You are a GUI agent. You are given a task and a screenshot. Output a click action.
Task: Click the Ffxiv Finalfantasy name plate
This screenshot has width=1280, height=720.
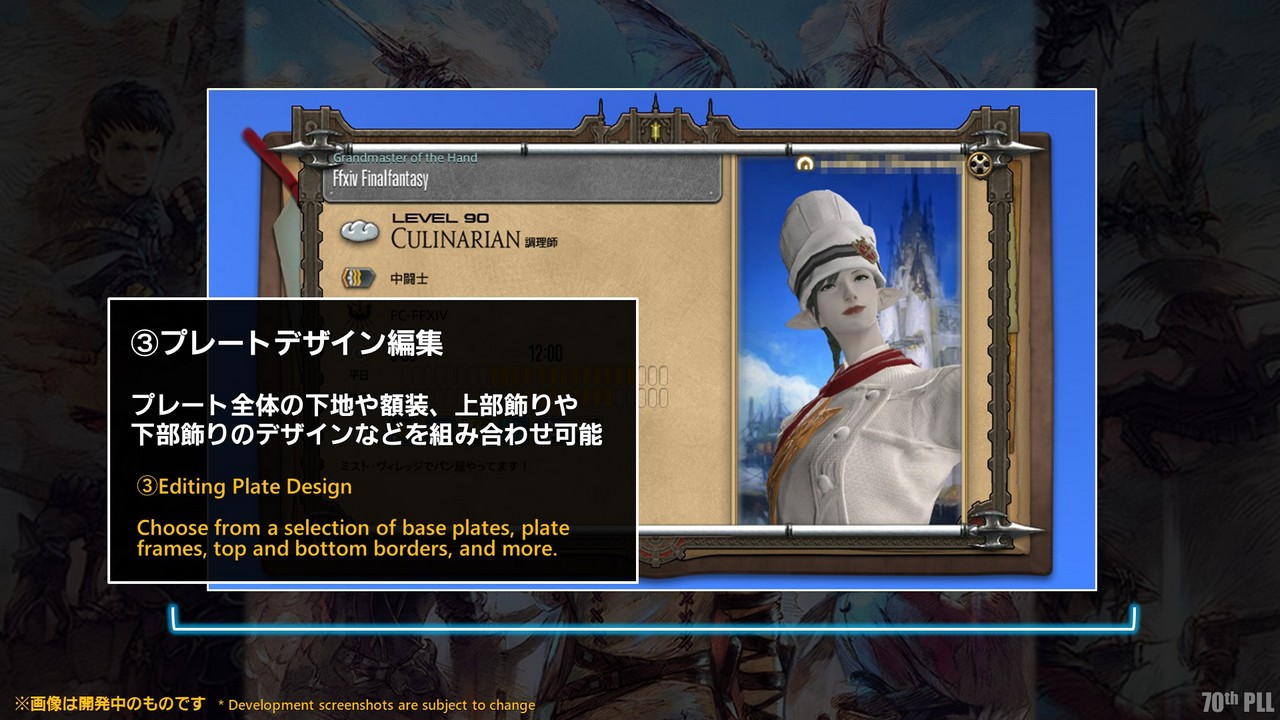click(x=522, y=180)
